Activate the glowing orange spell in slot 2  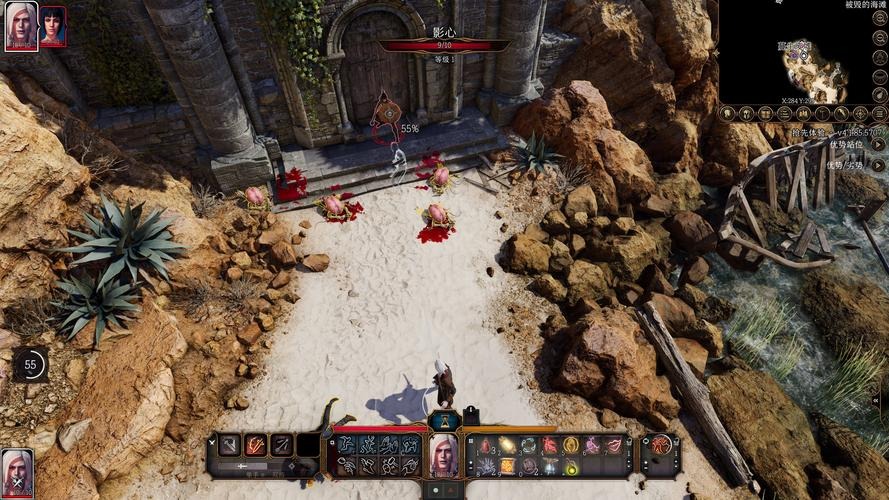pos(507,446)
